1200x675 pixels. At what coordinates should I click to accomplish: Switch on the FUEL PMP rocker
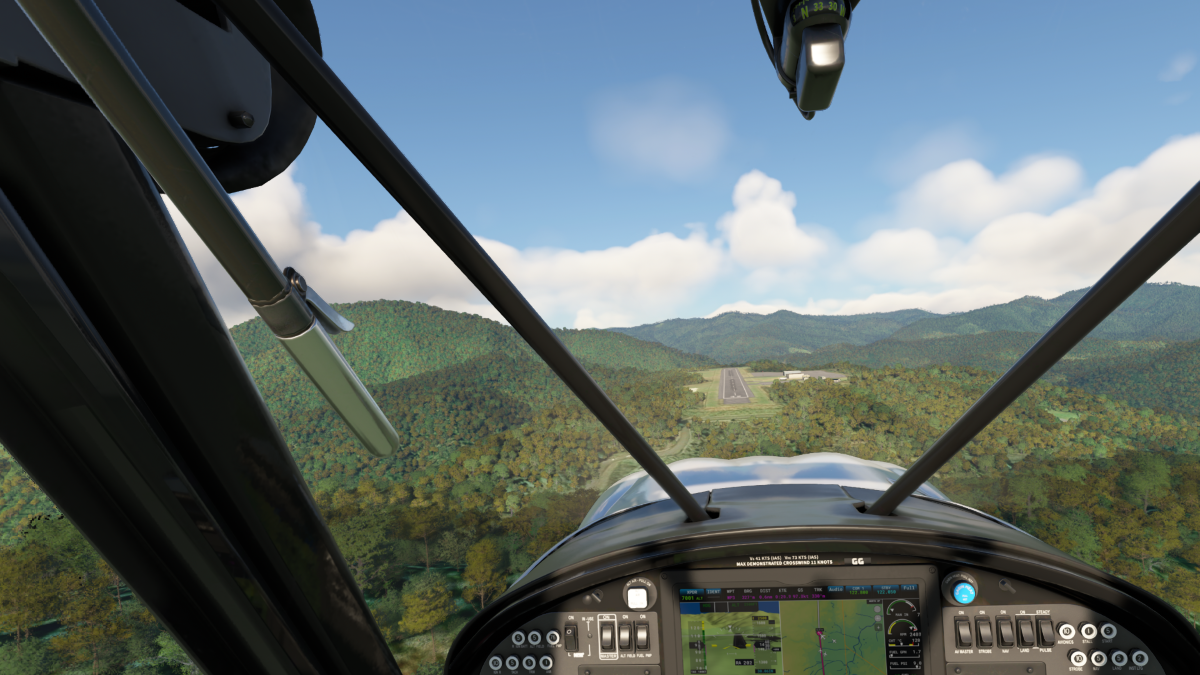642,635
